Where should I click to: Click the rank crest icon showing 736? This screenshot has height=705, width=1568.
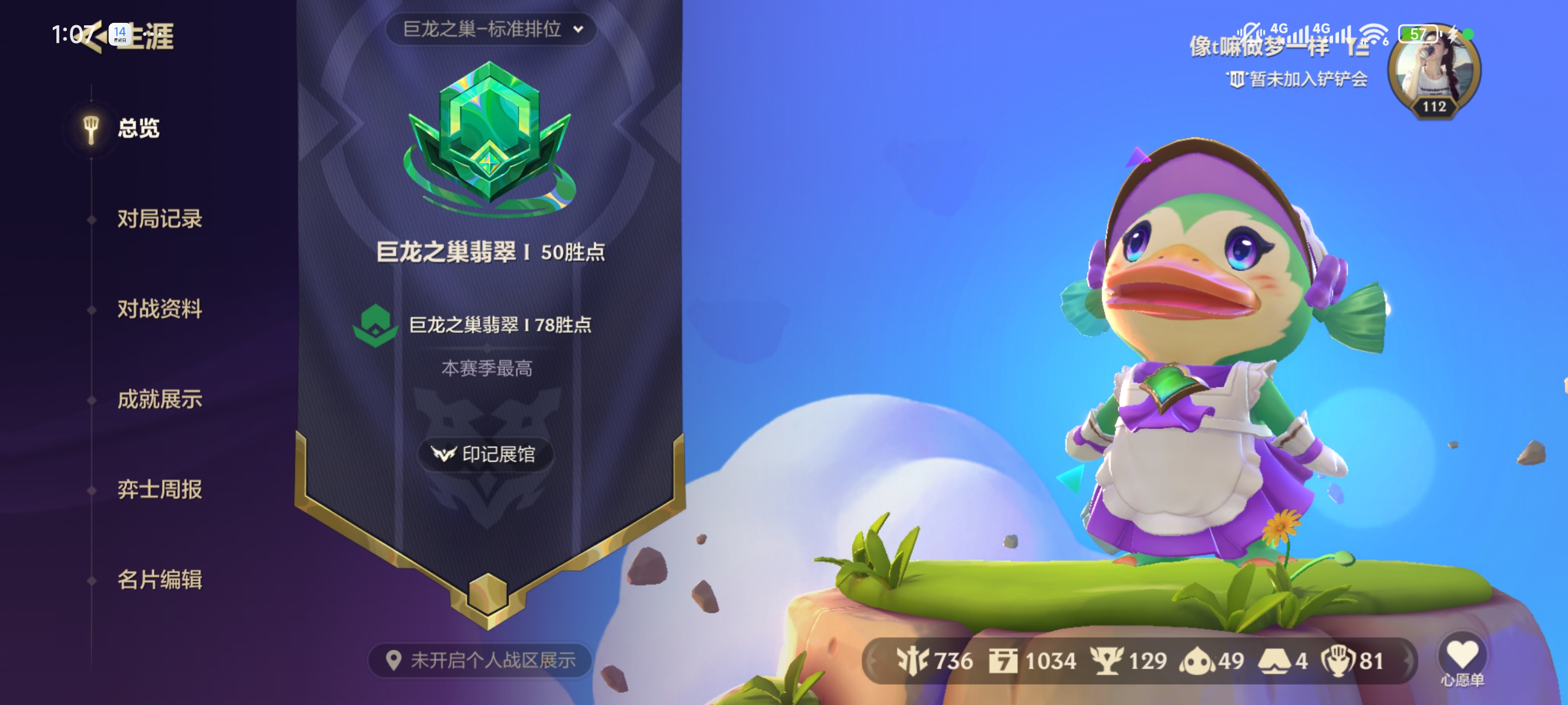pyautogui.click(x=913, y=660)
